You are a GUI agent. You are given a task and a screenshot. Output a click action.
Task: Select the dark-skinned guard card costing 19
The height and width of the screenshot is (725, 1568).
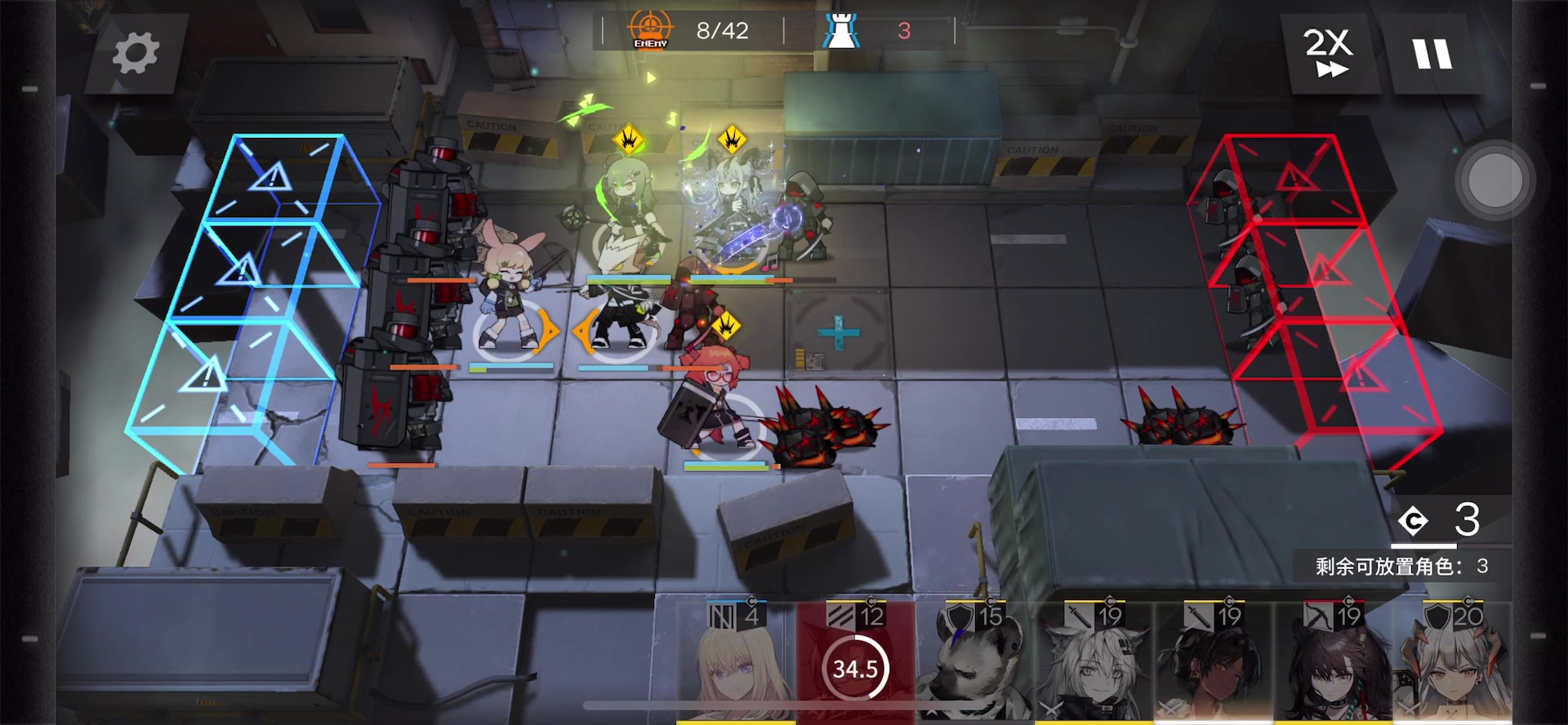click(x=1212, y=663)
